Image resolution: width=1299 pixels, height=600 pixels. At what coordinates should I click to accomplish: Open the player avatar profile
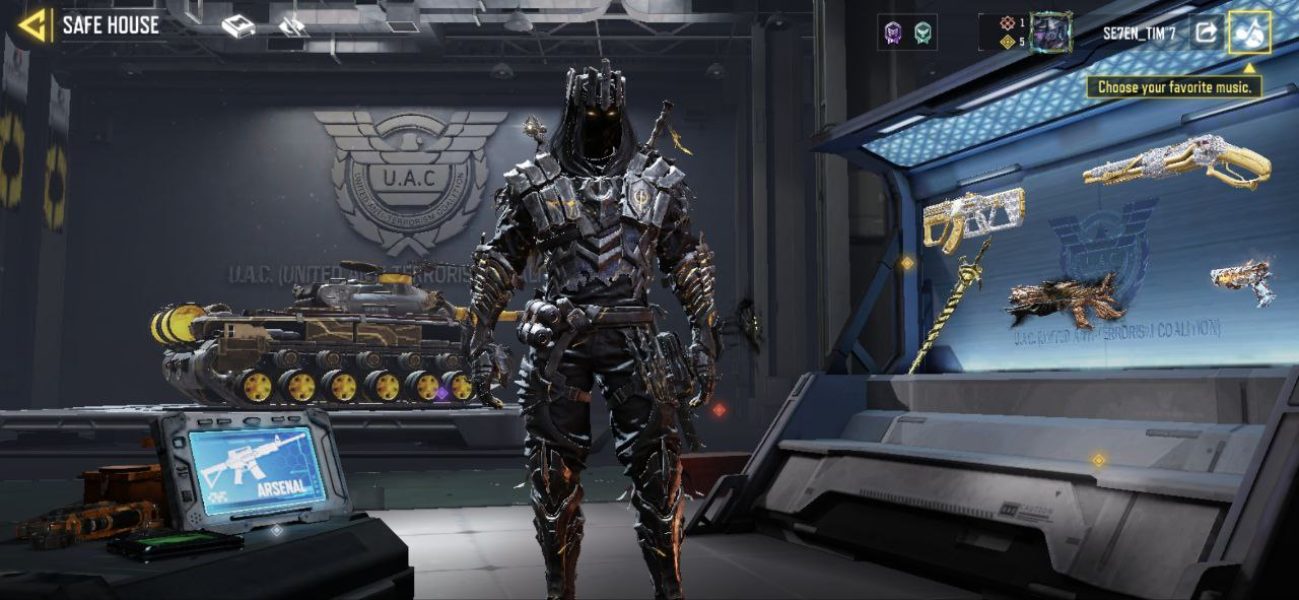(1050, 32)
